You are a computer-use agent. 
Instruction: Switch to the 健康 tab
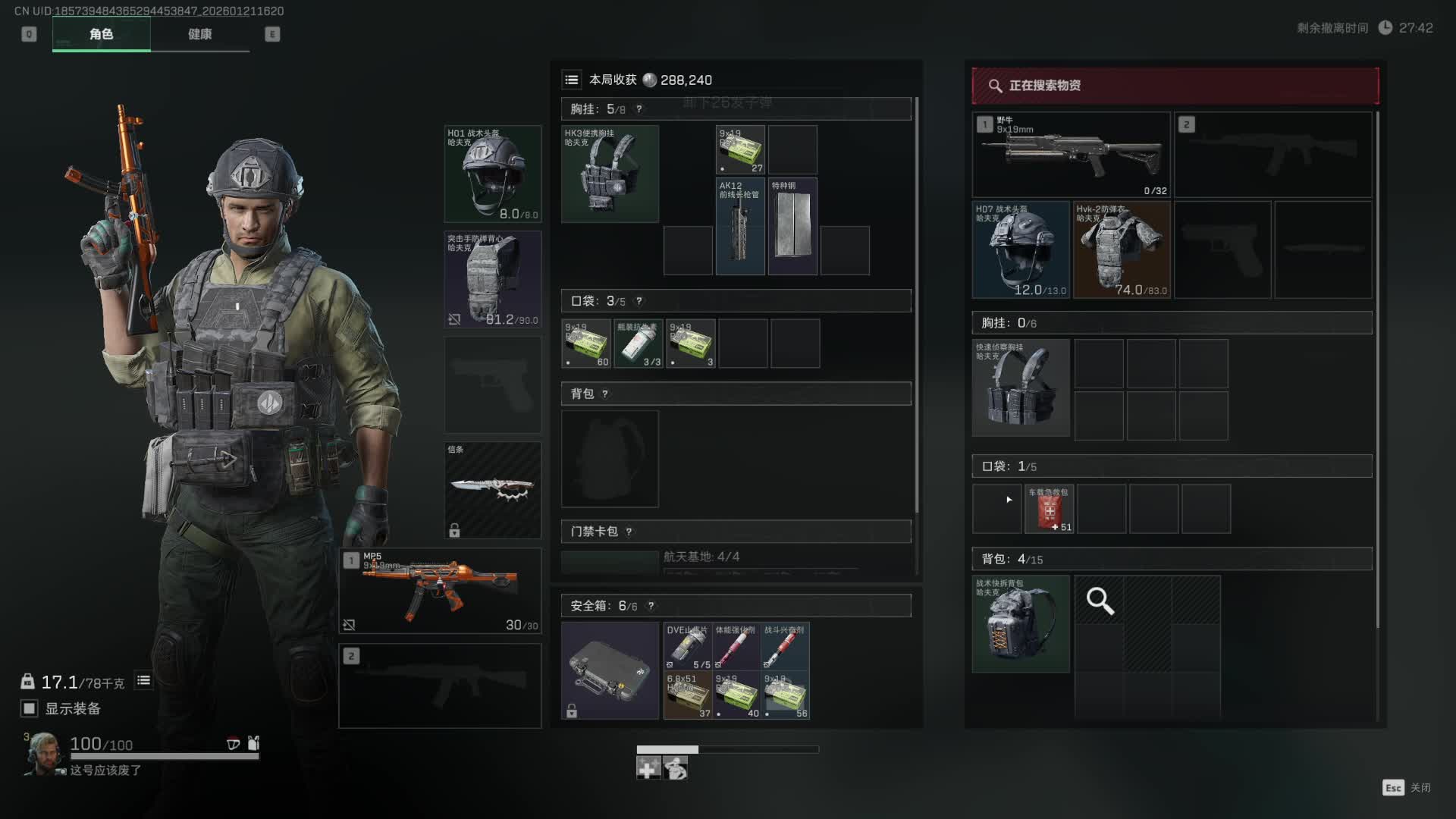tap(199, 34)
